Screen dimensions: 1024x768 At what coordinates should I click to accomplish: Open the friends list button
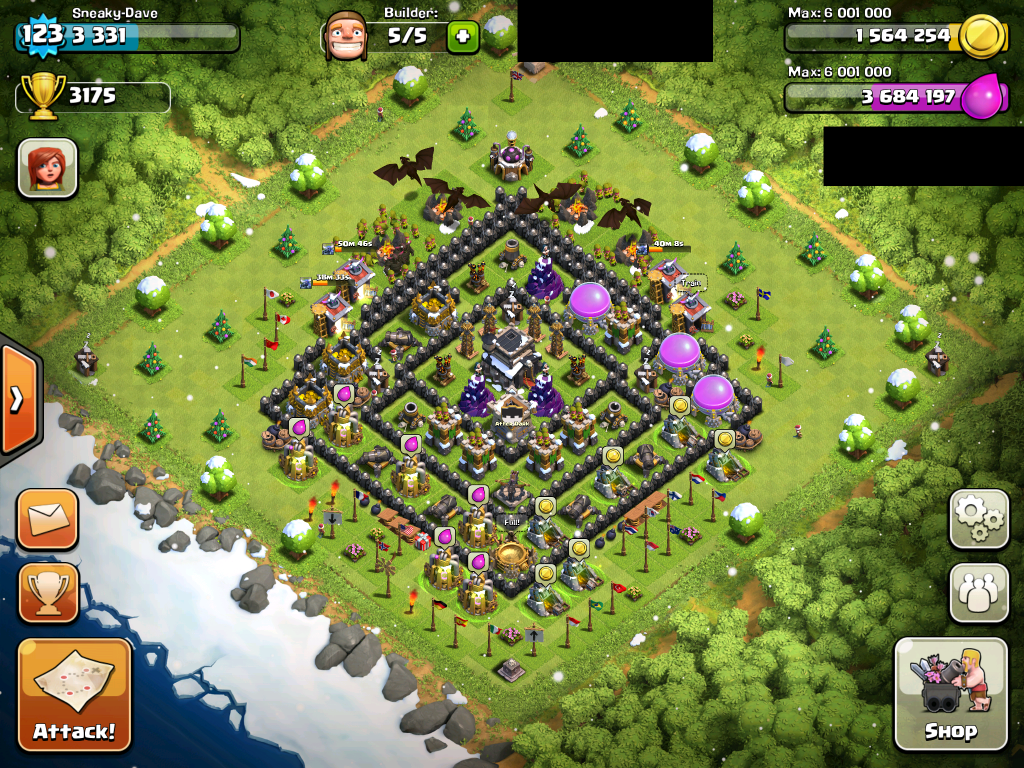978,593
